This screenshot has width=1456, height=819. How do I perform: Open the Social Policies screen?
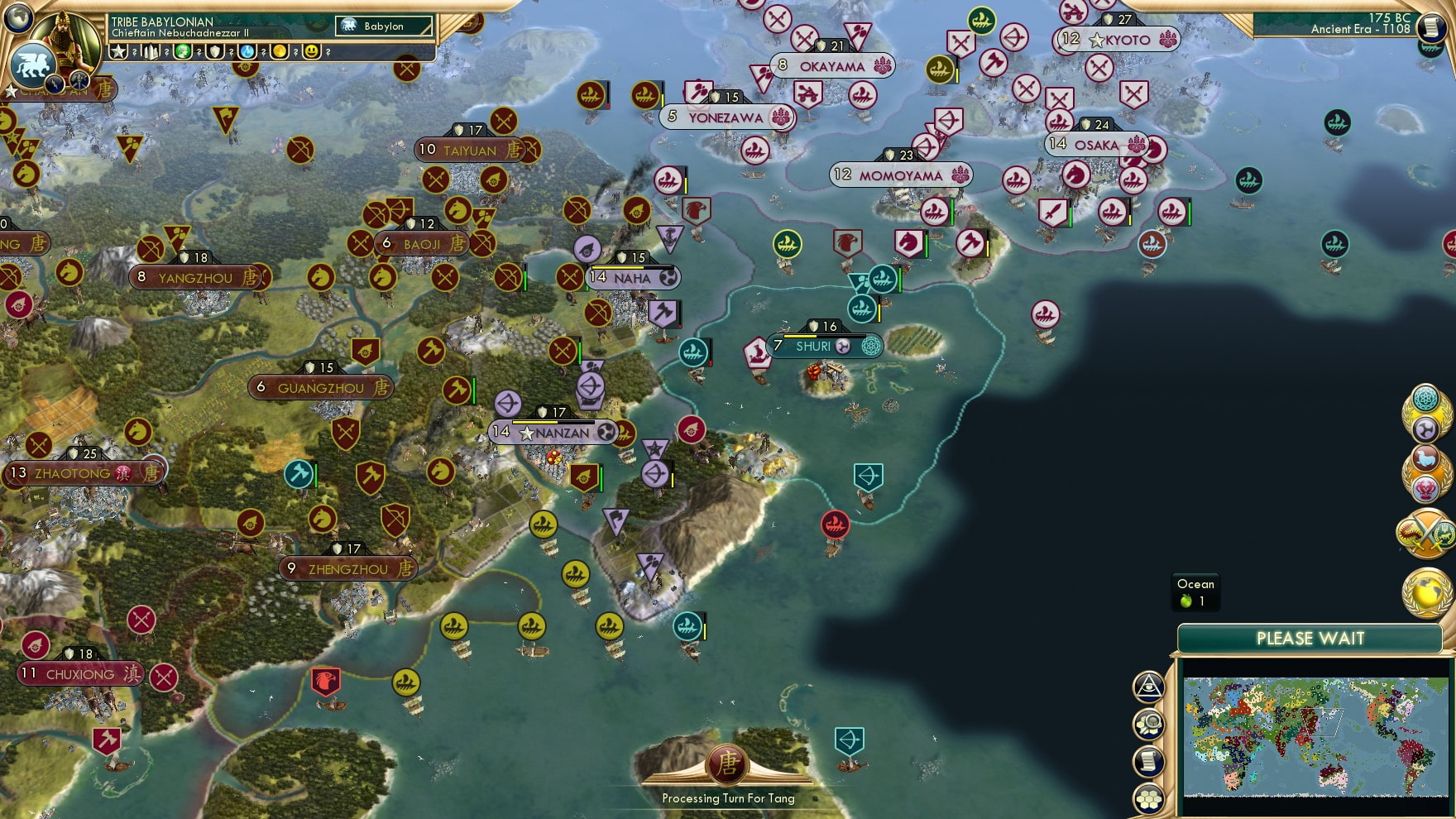click(x=1425, y=427)
